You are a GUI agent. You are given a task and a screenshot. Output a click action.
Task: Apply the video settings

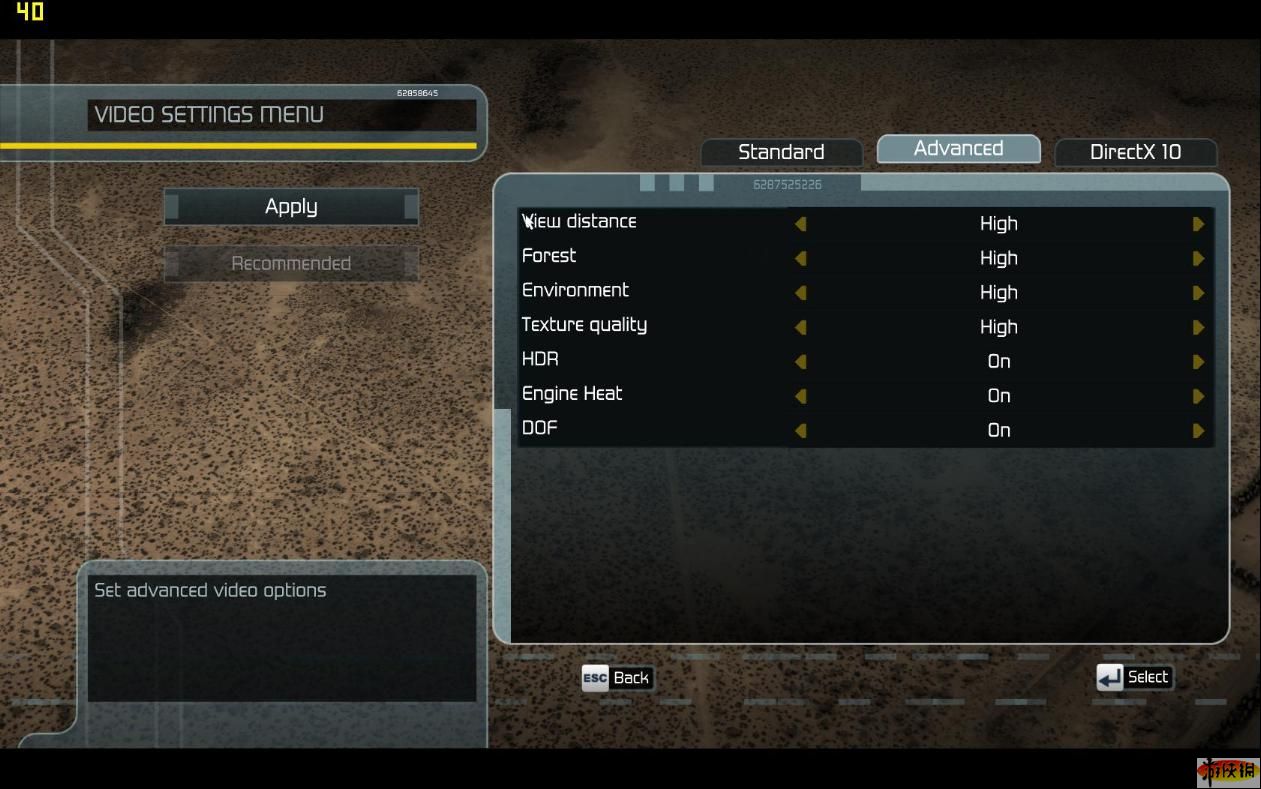point(291,207)
